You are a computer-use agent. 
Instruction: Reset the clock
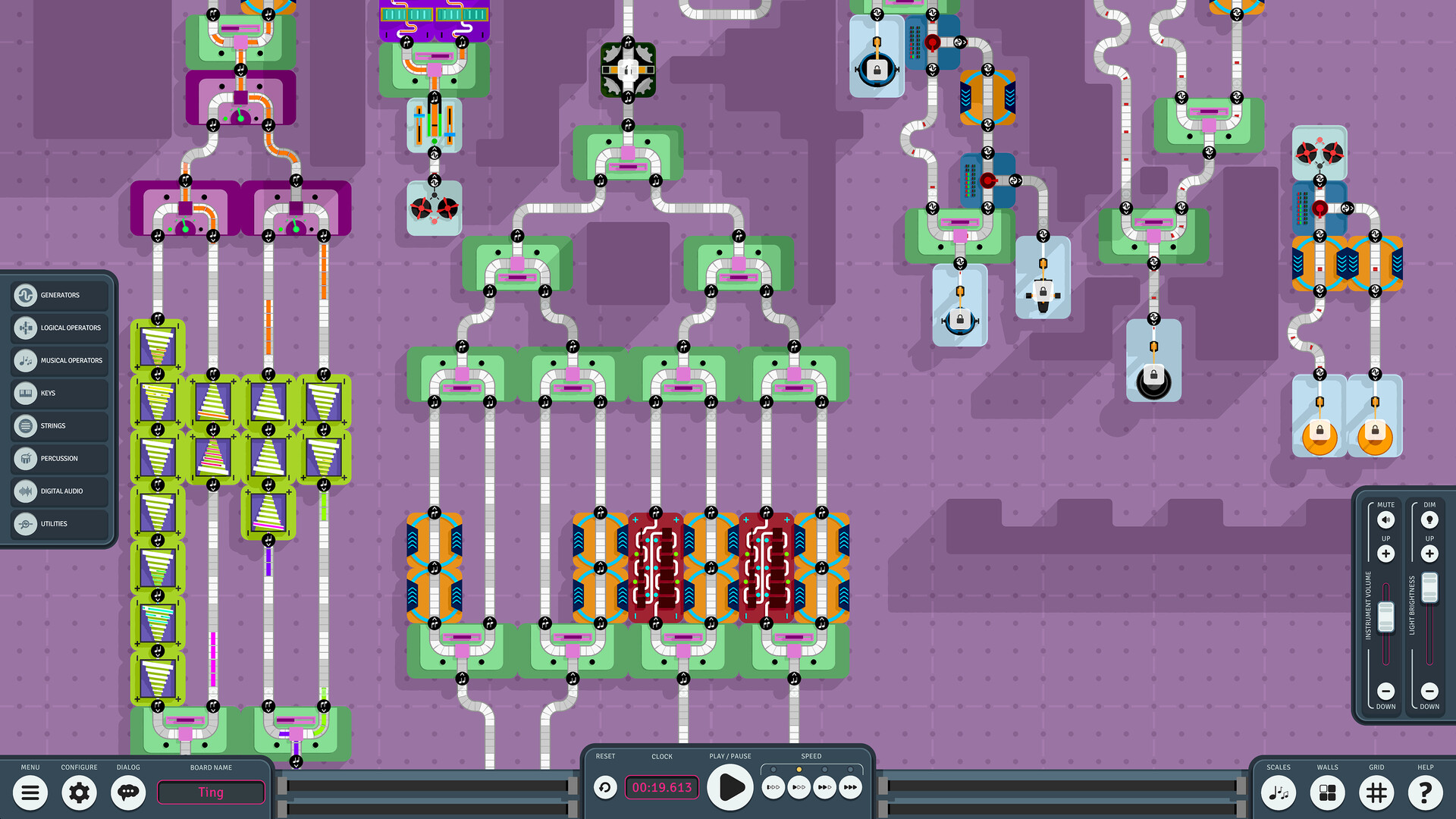coord(604,787)
